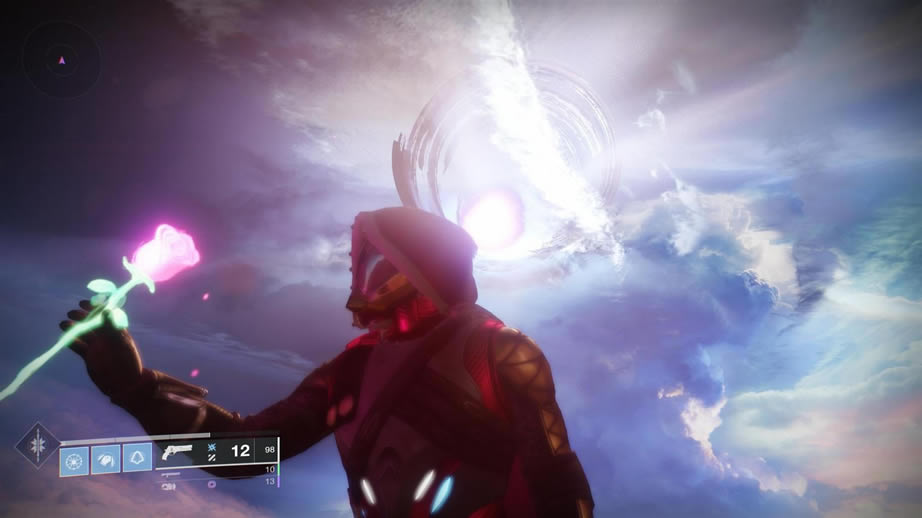Trigger the melee ability icon
This screenshot has height=518, width=922.
[x=106, y=459]
